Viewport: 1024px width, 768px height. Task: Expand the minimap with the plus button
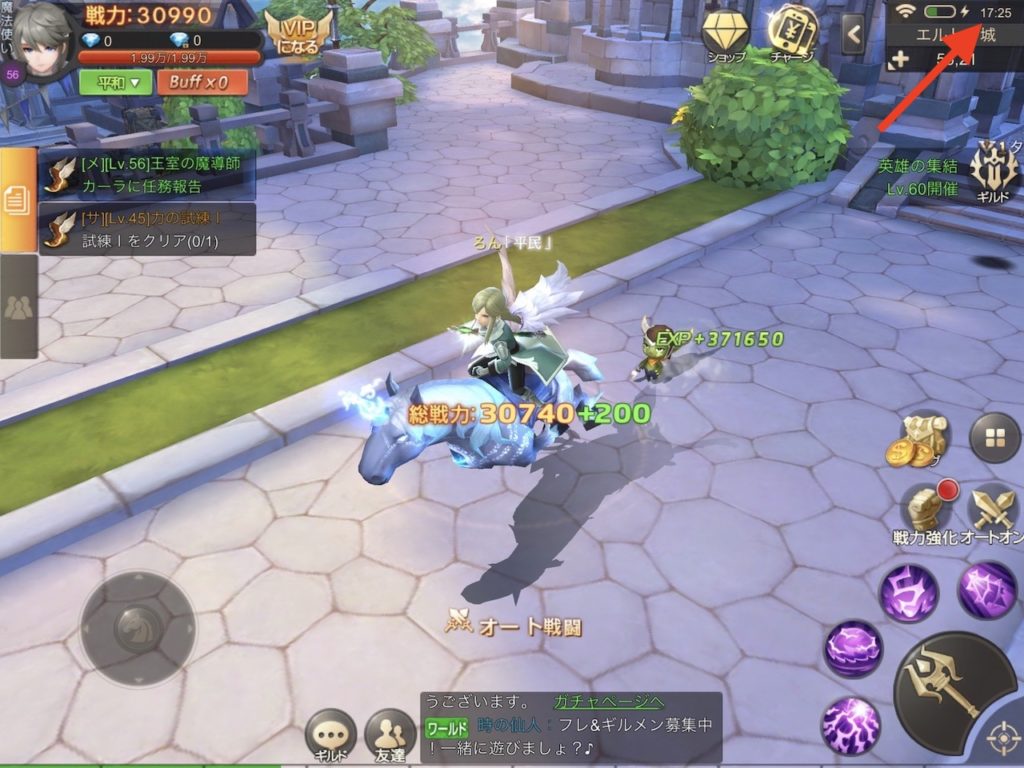tap(897, 59)
